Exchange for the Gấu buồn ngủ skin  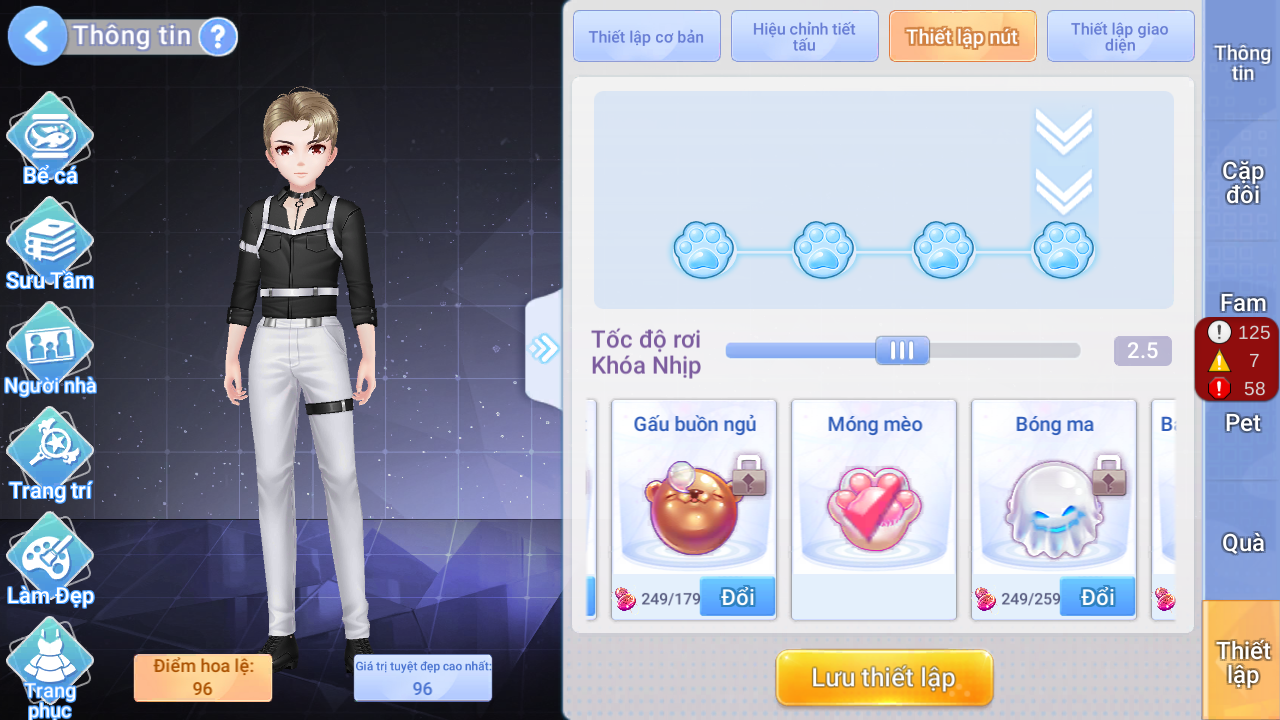pos(737,597)
